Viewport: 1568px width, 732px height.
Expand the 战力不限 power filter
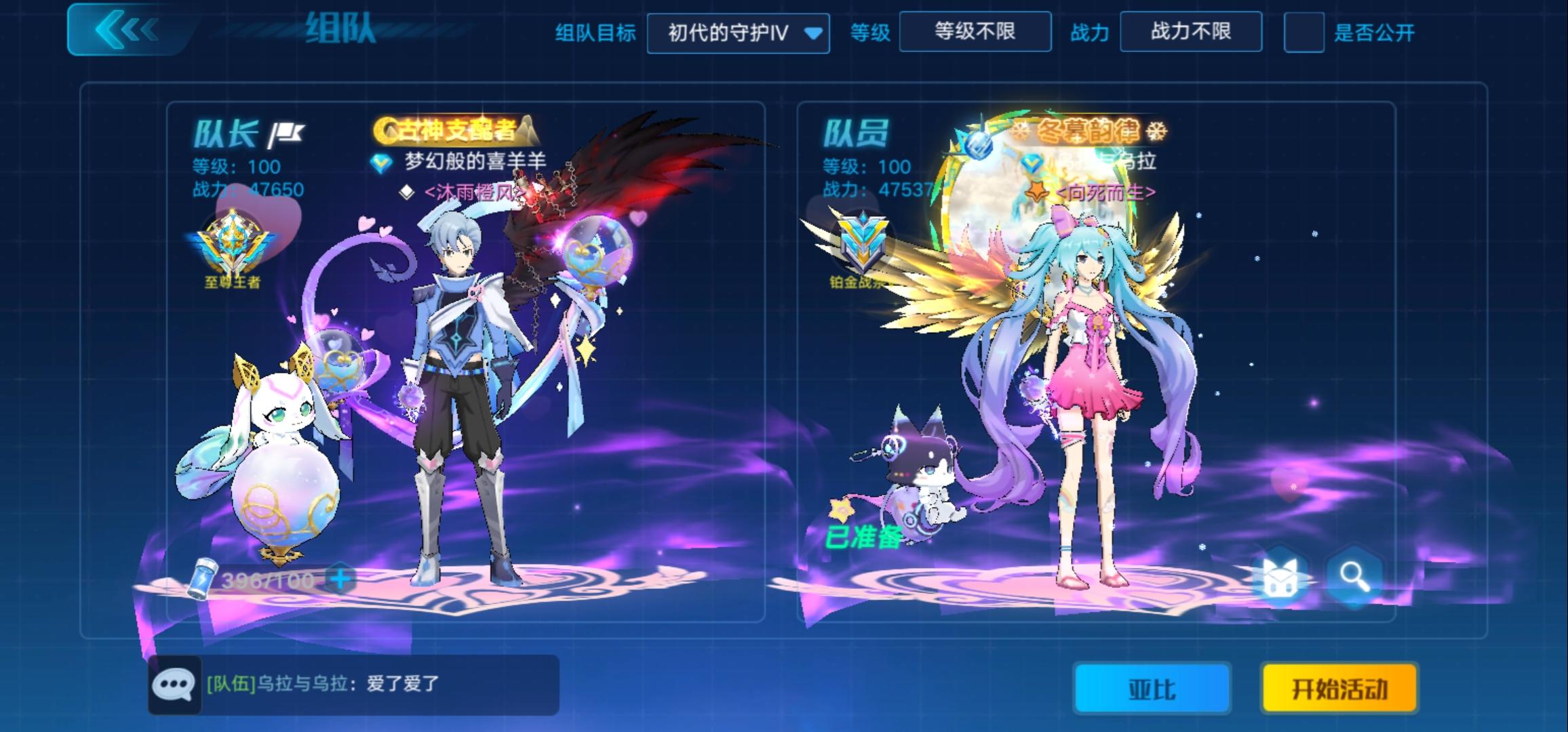[1191, 32]
